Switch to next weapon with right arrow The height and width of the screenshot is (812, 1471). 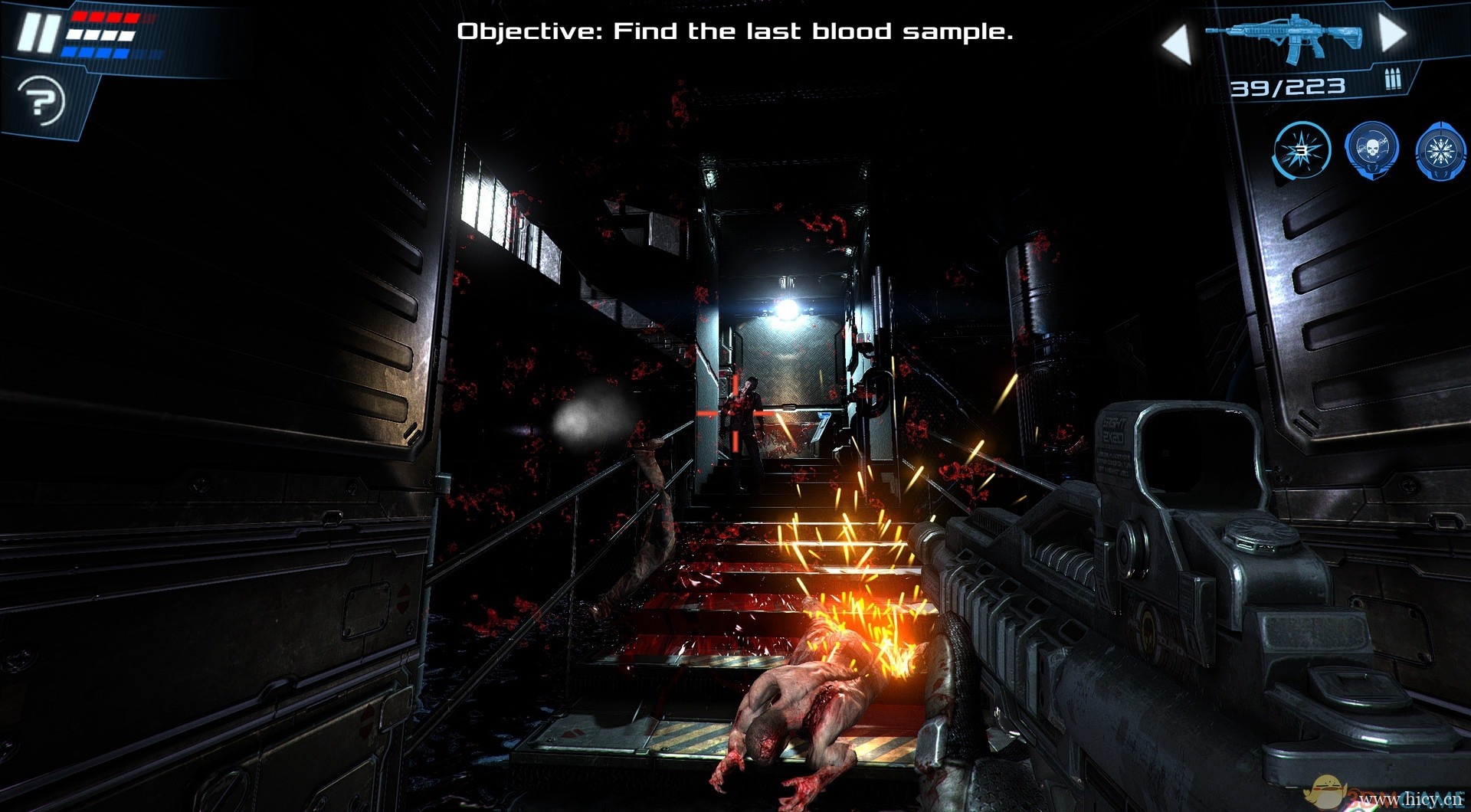pos(1392,33)
